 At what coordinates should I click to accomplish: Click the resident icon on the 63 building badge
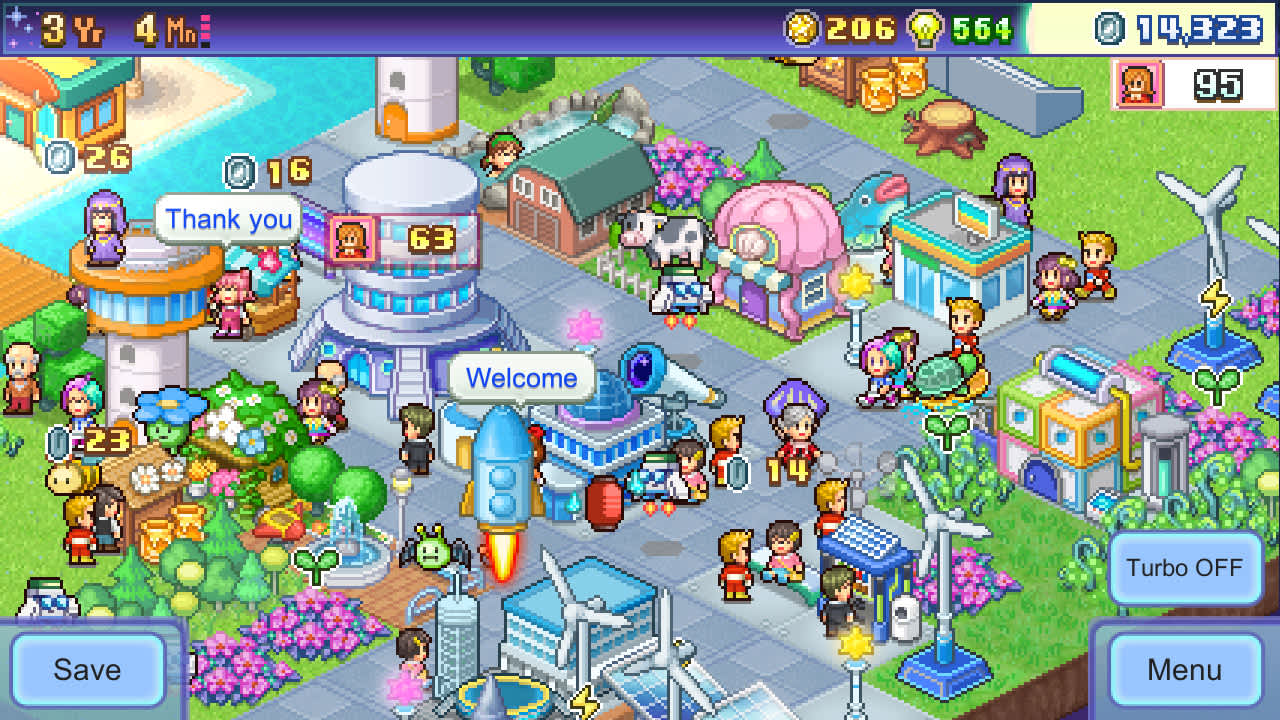coord(354,240)
